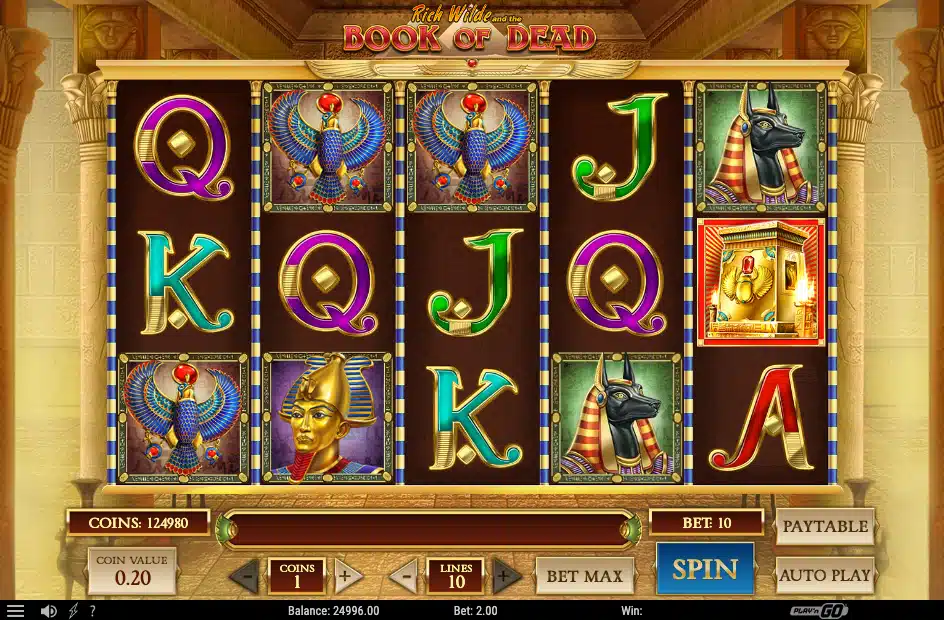Decrease the number of coins
The width and height of the screenshot is (944, 620).
coord(244,576)
